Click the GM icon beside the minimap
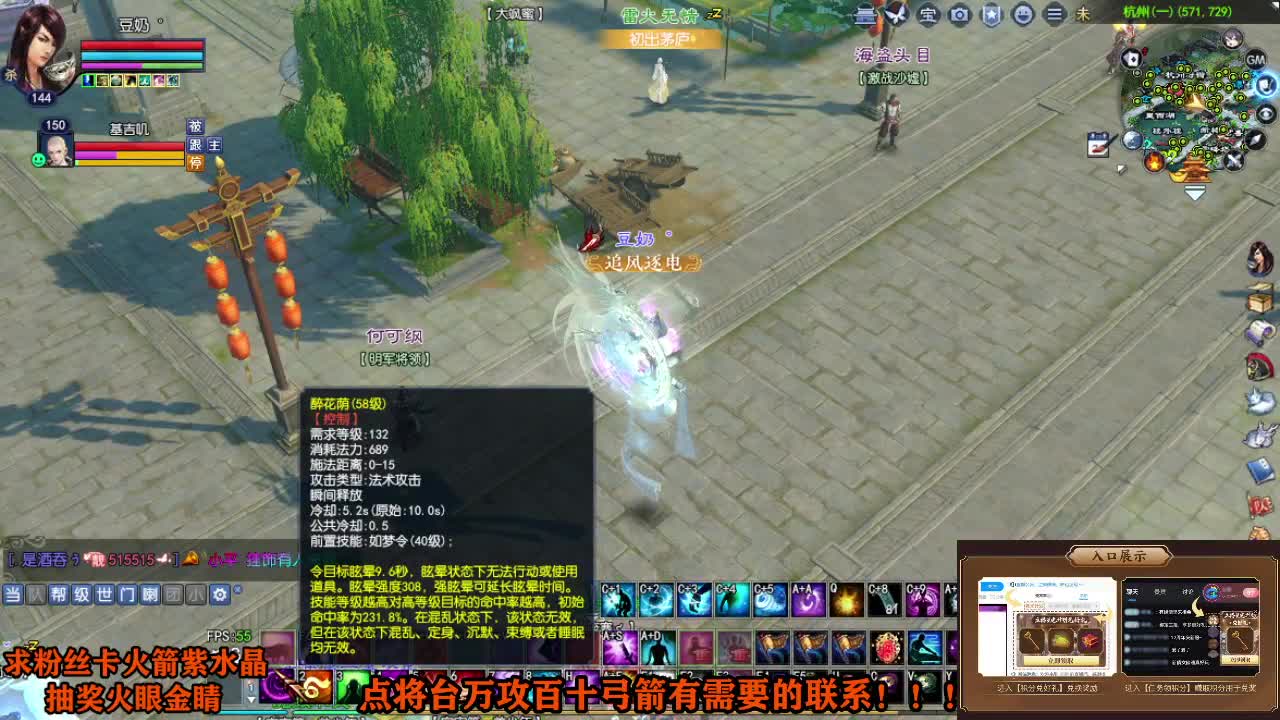This screenshot has height=720, width=1280. tap(1256, 60)
